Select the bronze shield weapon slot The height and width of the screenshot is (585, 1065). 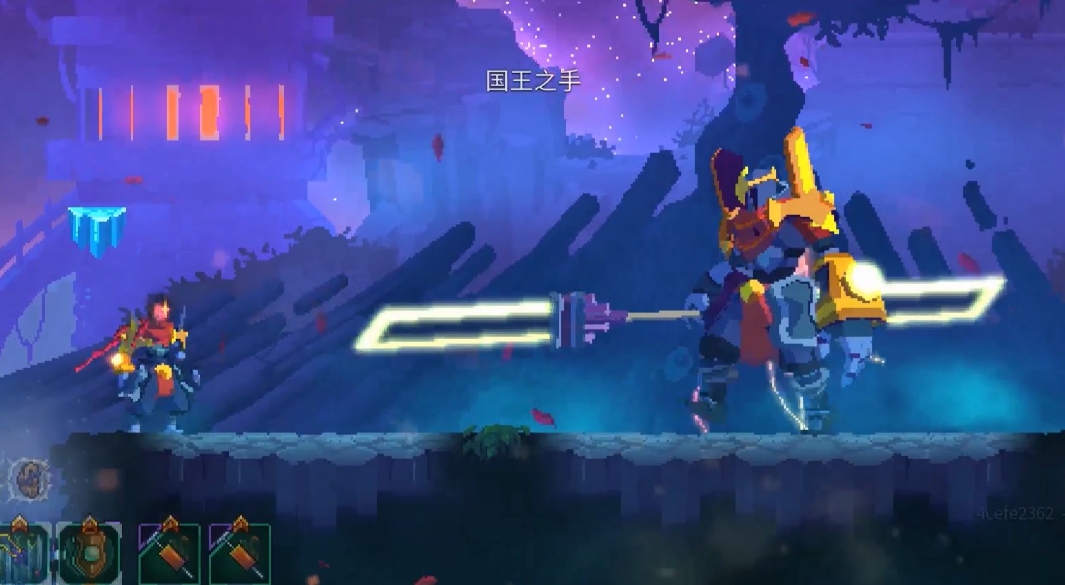pos(89,553)
